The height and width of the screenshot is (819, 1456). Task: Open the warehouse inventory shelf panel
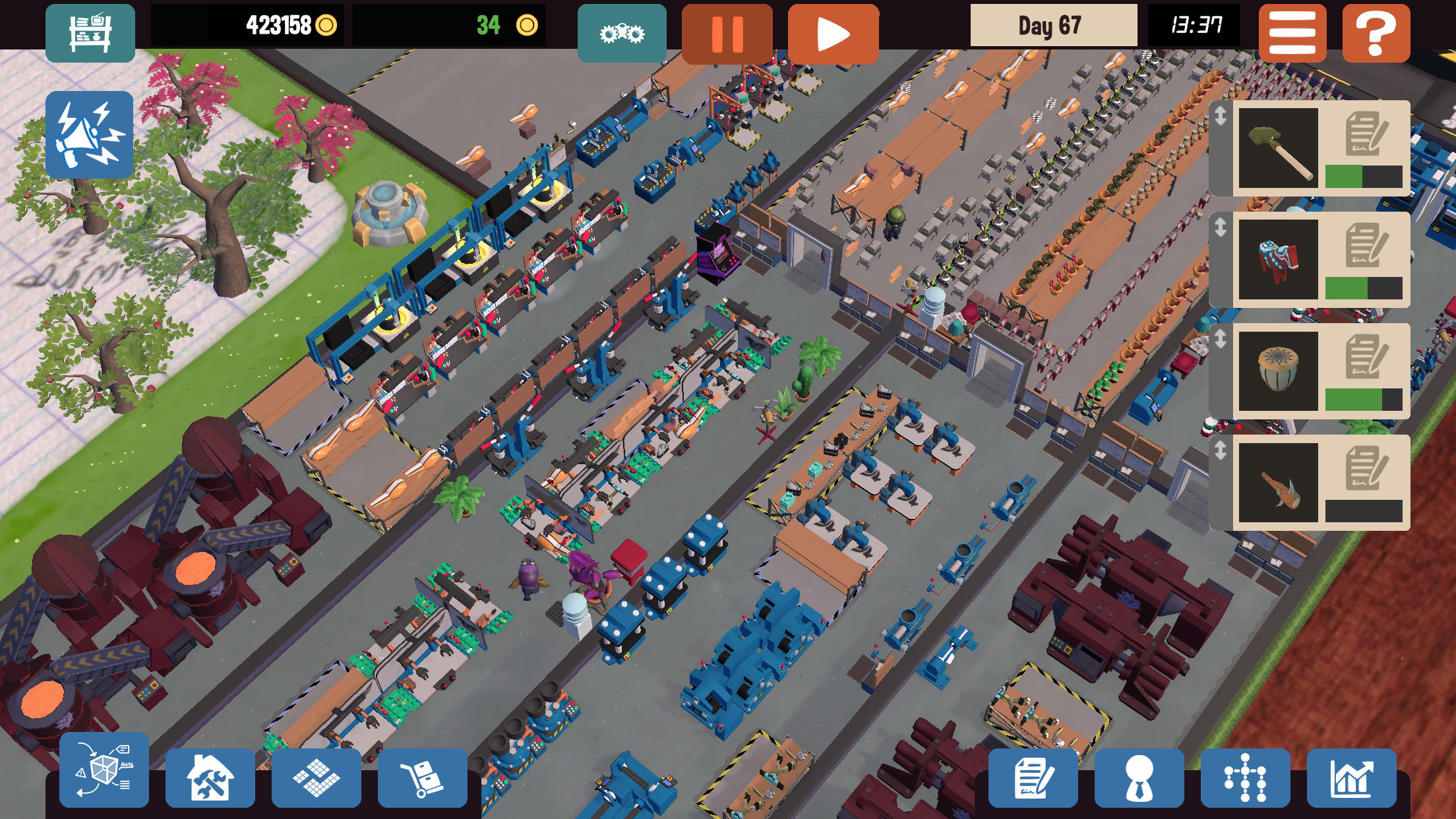pos(90,32)
